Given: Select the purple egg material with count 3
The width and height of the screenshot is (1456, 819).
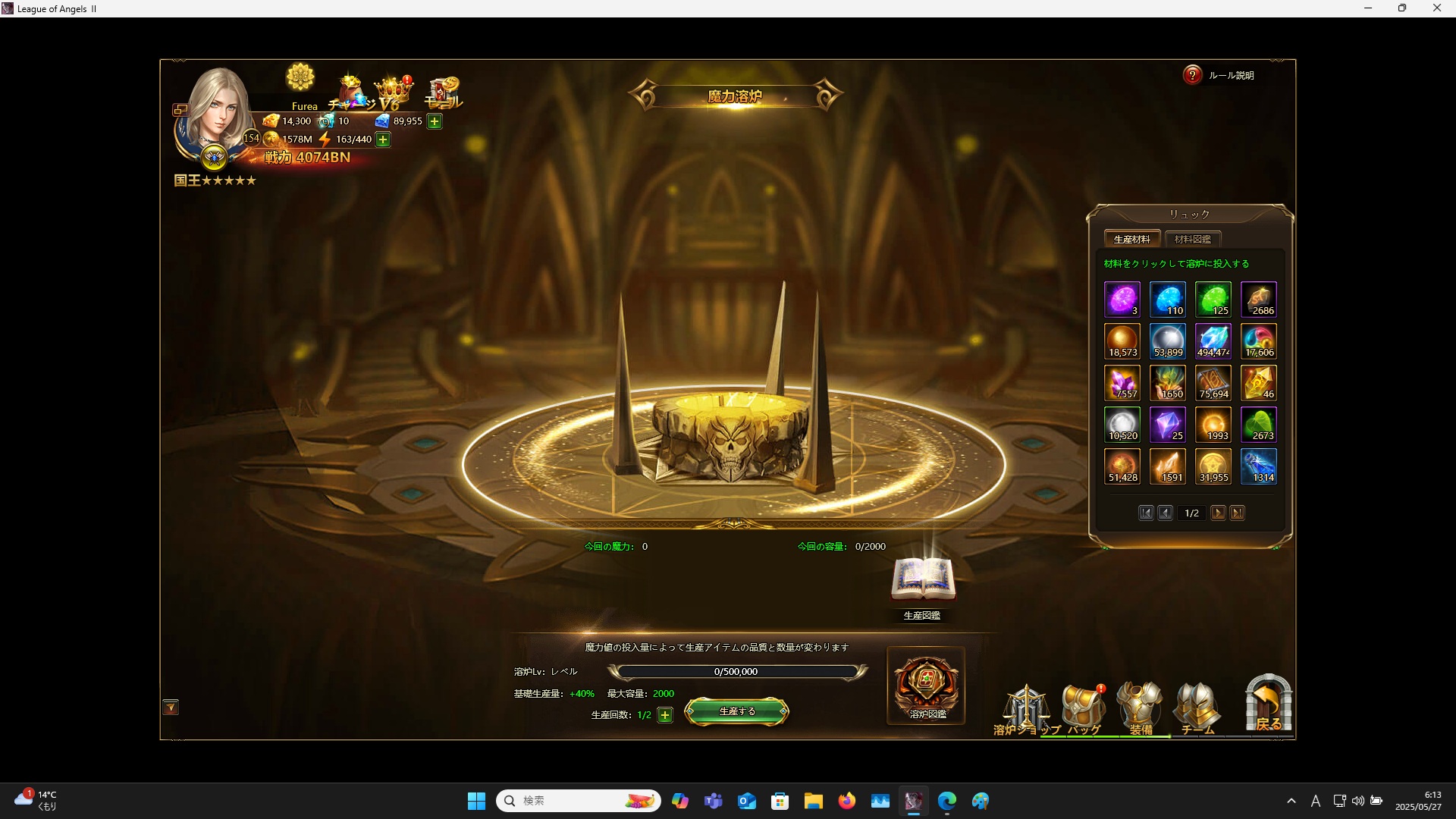Looking at the screenshot, I should click(1122, 300).
